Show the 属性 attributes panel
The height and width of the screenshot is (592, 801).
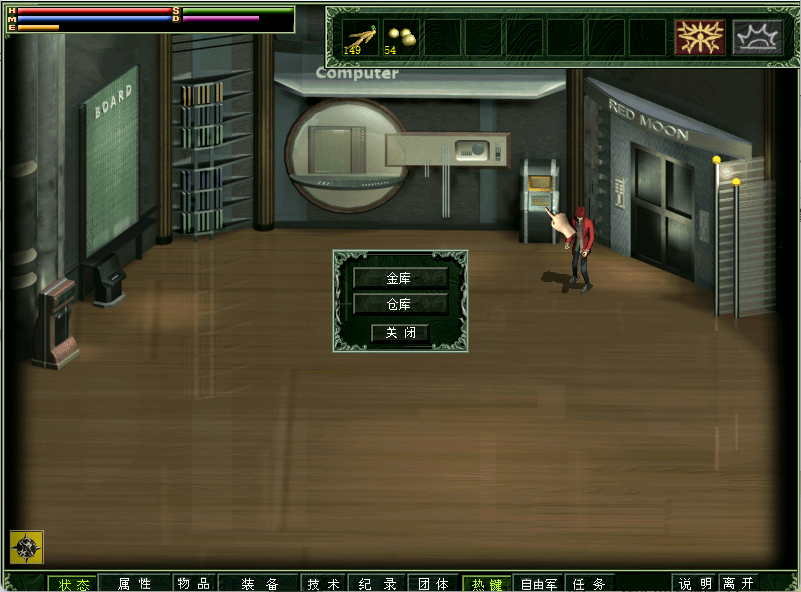point(134,584)
